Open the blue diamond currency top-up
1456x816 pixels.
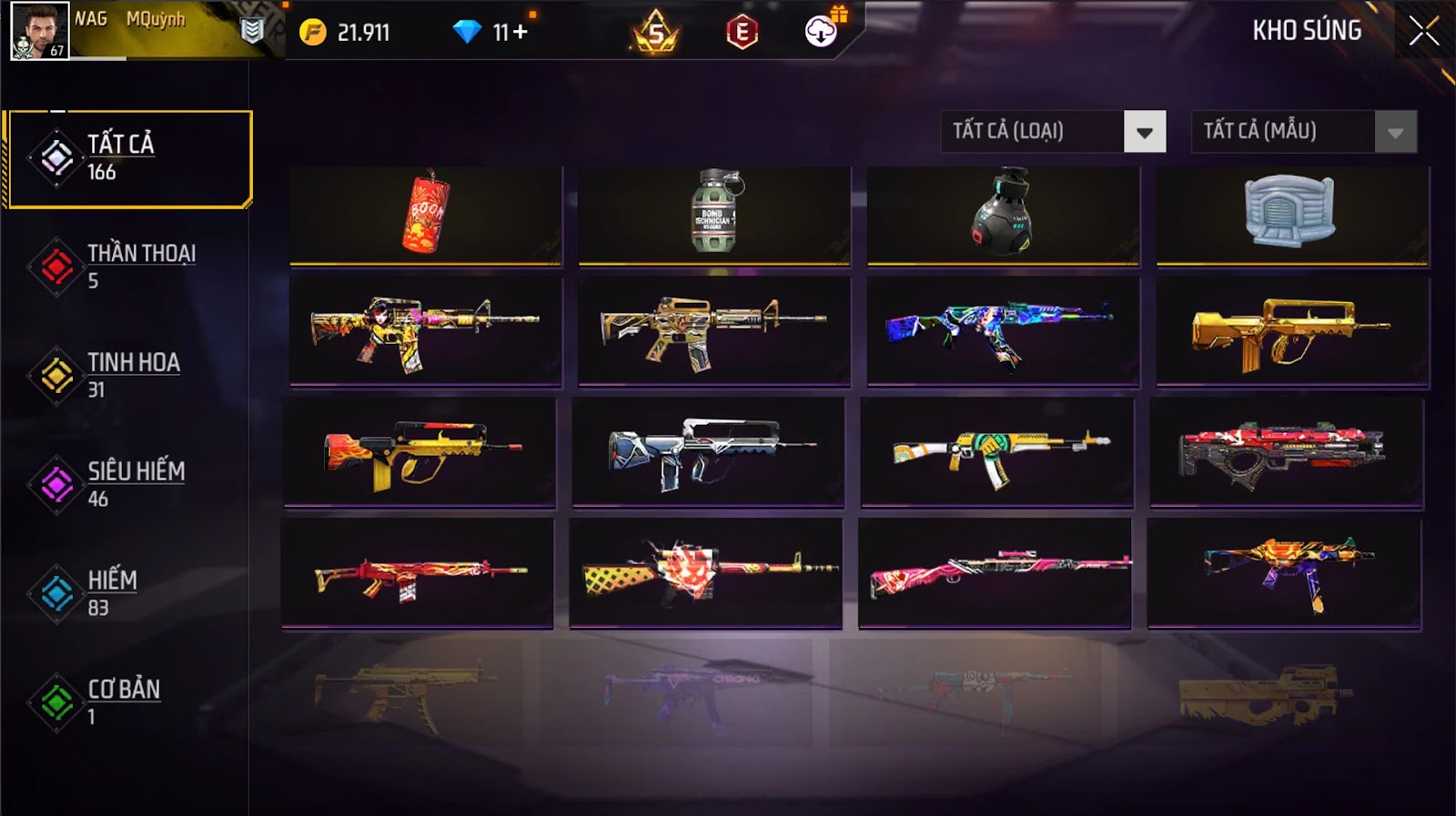click(492, 33)
